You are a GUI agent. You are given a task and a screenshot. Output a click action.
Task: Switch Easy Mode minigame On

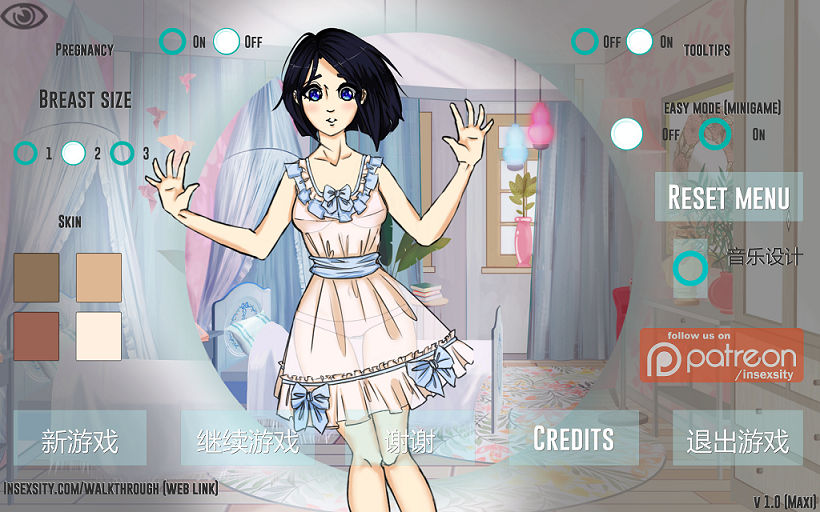tap(715, 133)
